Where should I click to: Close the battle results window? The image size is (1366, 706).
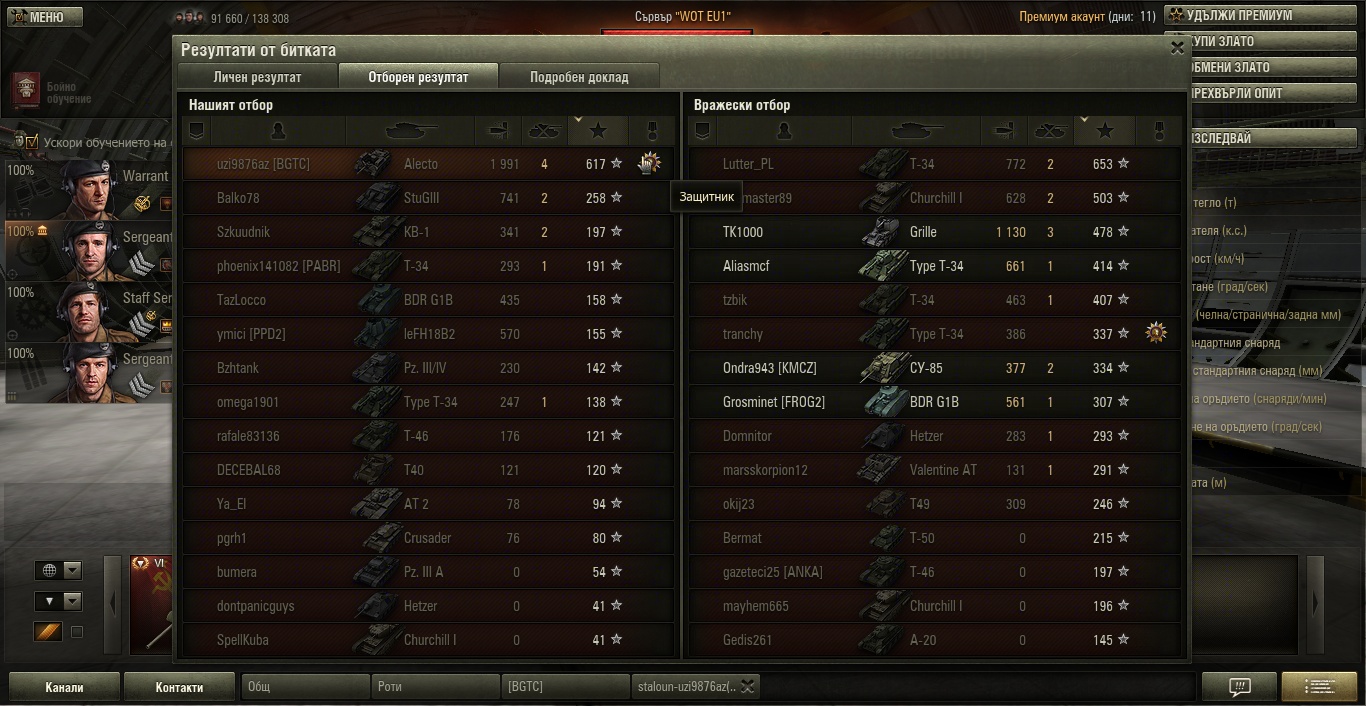(x=1177, y=47)
